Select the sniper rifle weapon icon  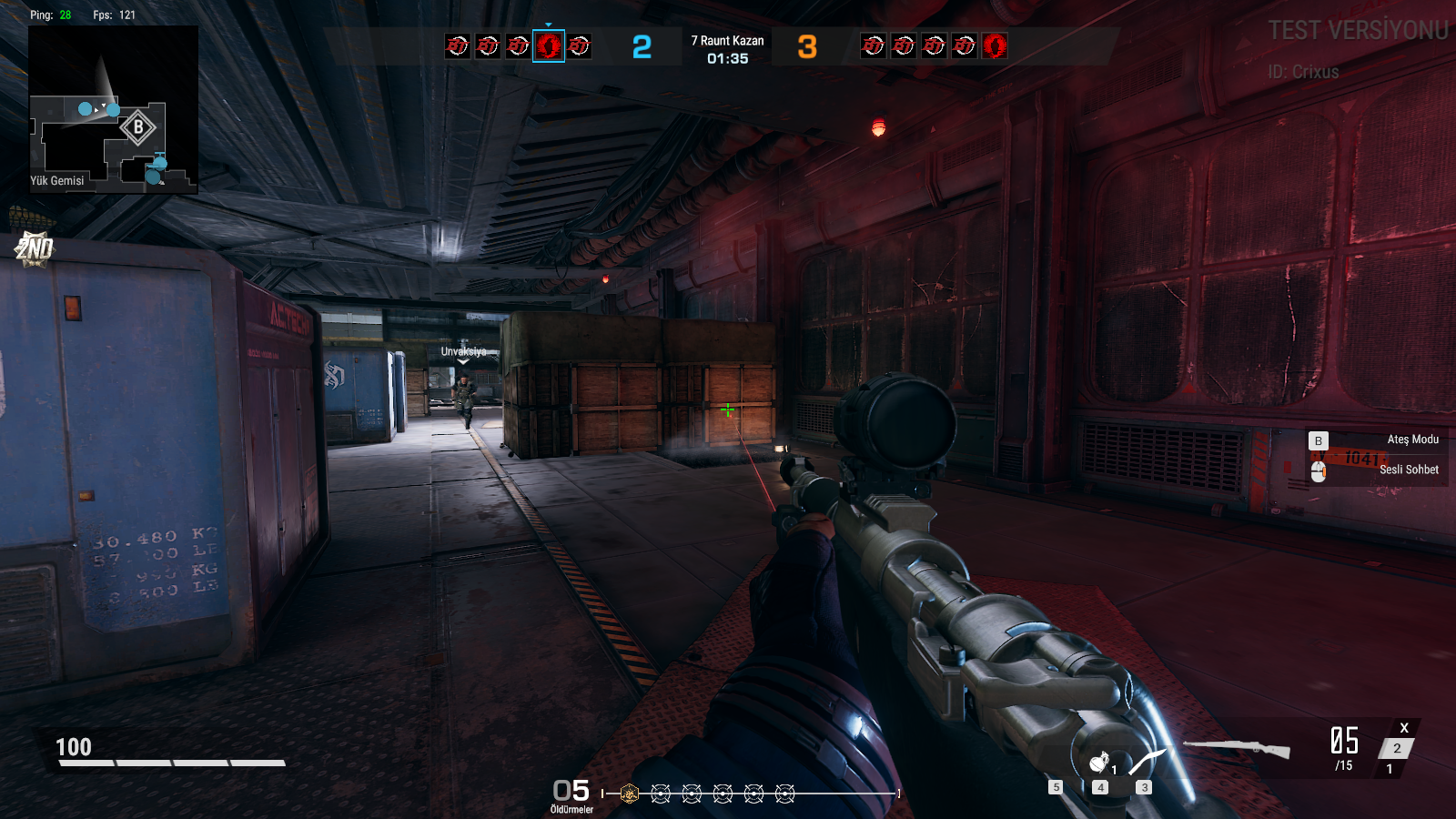[x=1237, y=748]
